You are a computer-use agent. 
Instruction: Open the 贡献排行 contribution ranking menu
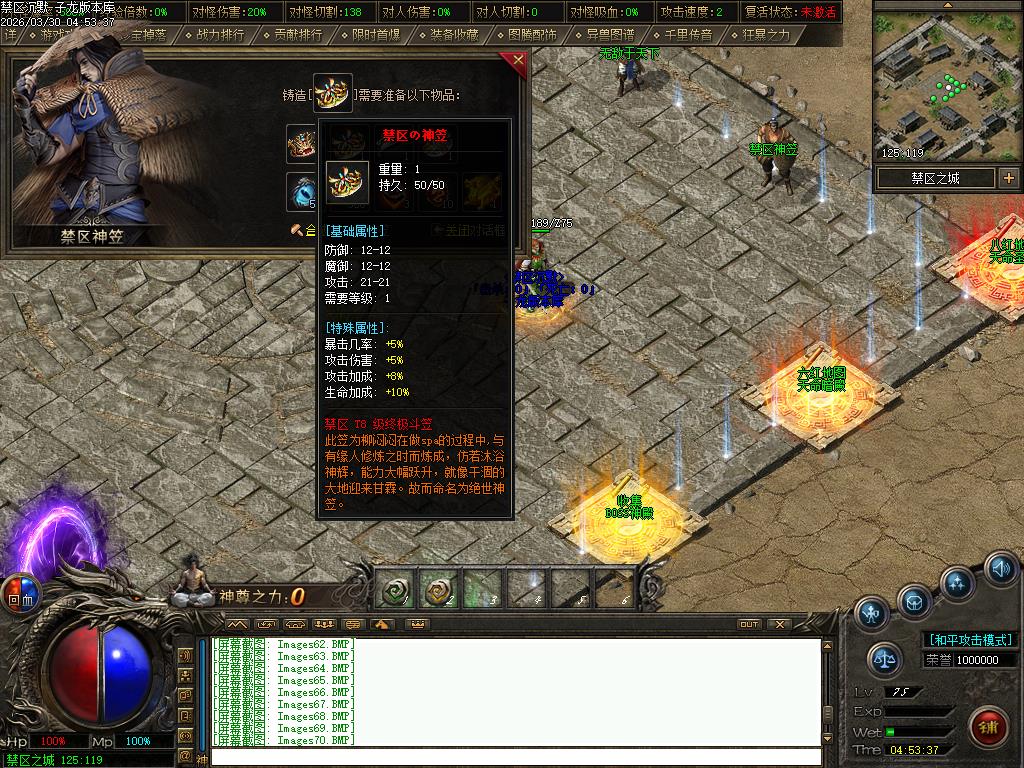pos(298,34)
